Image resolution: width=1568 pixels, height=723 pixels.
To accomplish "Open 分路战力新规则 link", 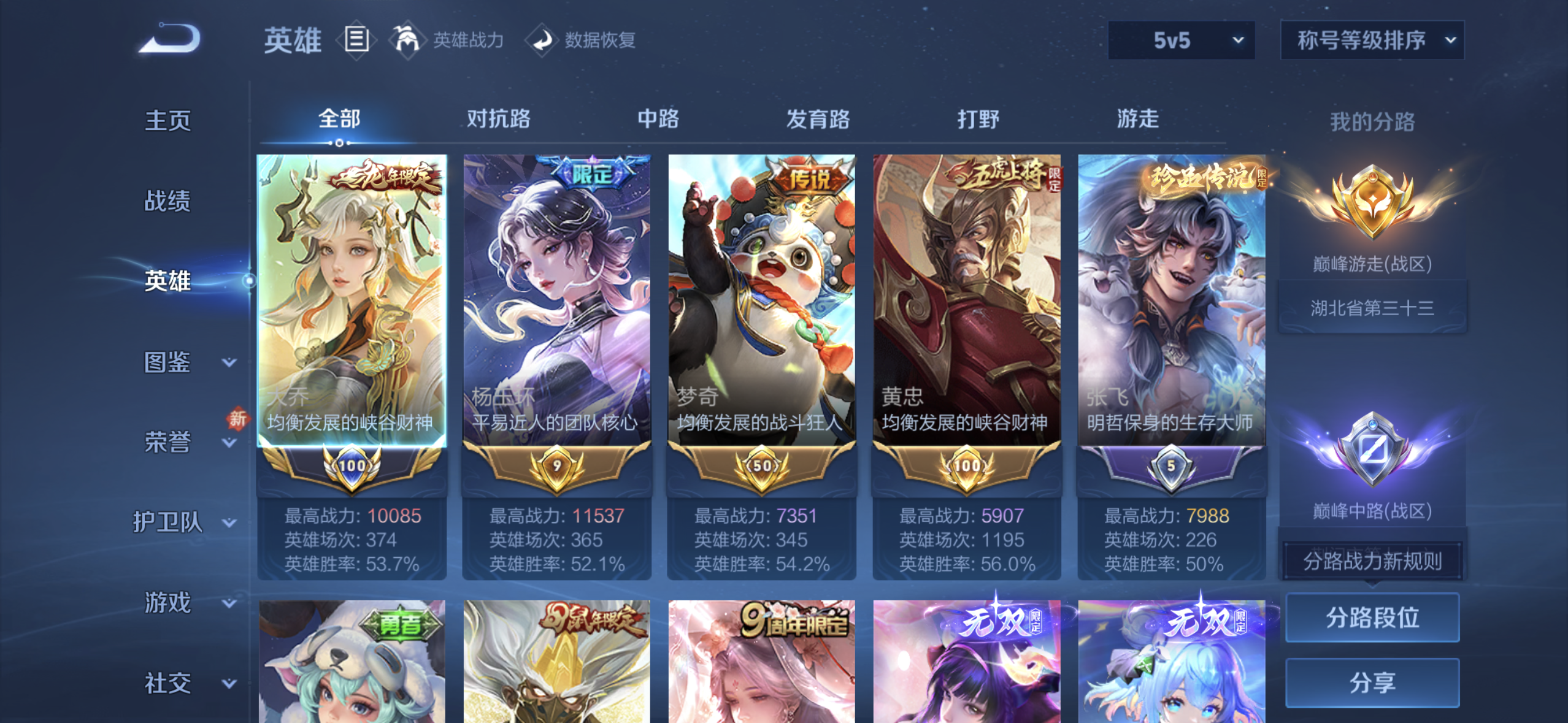I will pyautogui.click(x=1372, y=560).
